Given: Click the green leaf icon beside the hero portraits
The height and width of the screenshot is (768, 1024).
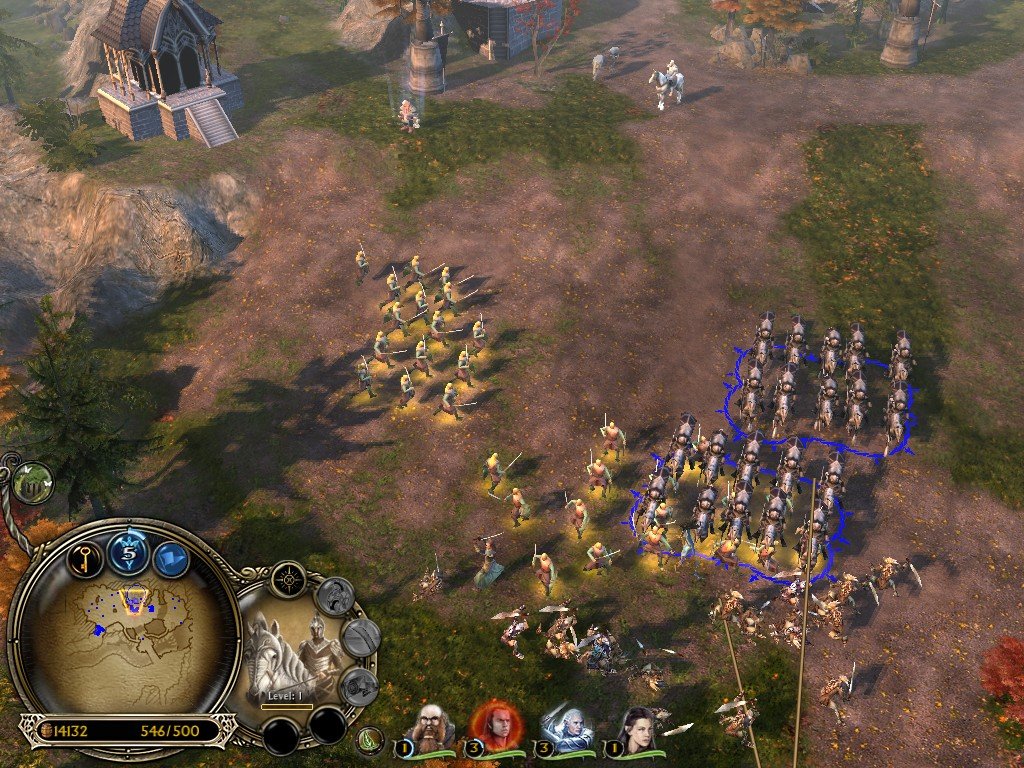Looking at the screenshot, I should pos(371,741).
